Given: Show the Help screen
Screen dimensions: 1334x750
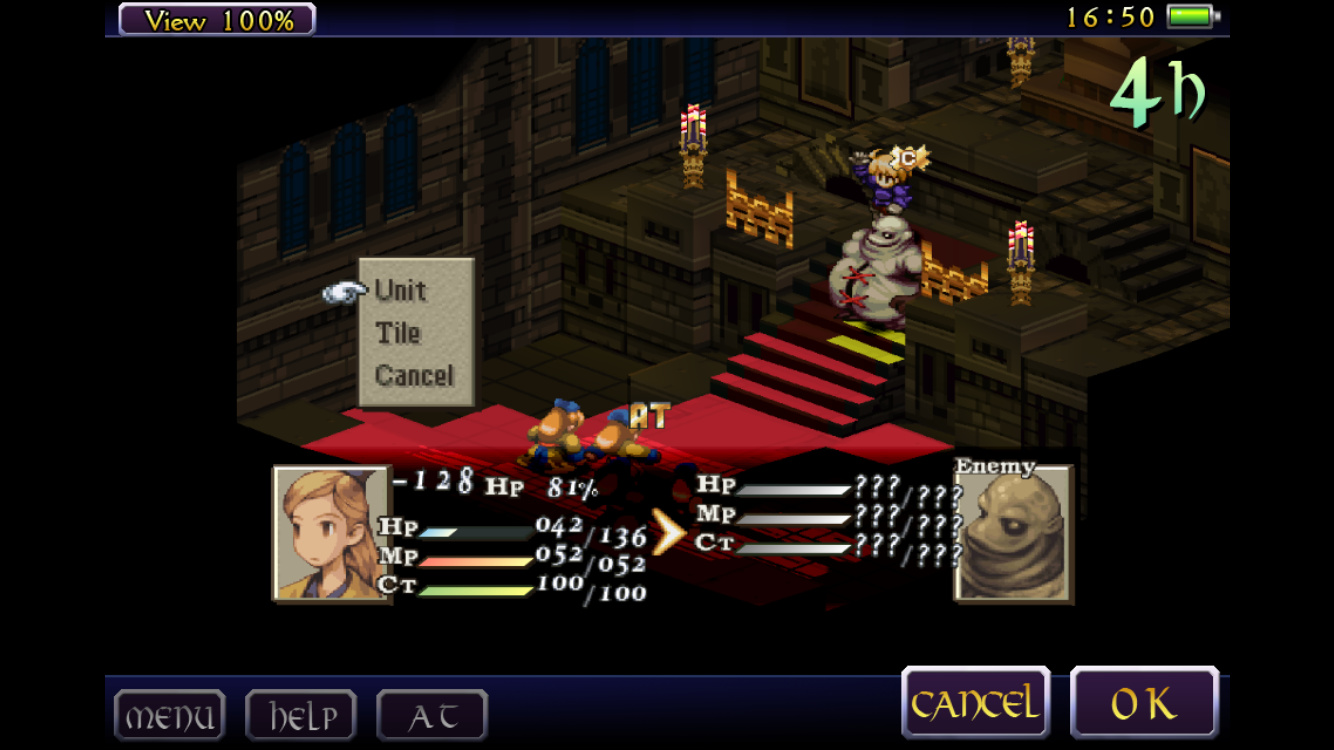Looking at the screenshot, I should pyautogui.click(x=301, y=716).
